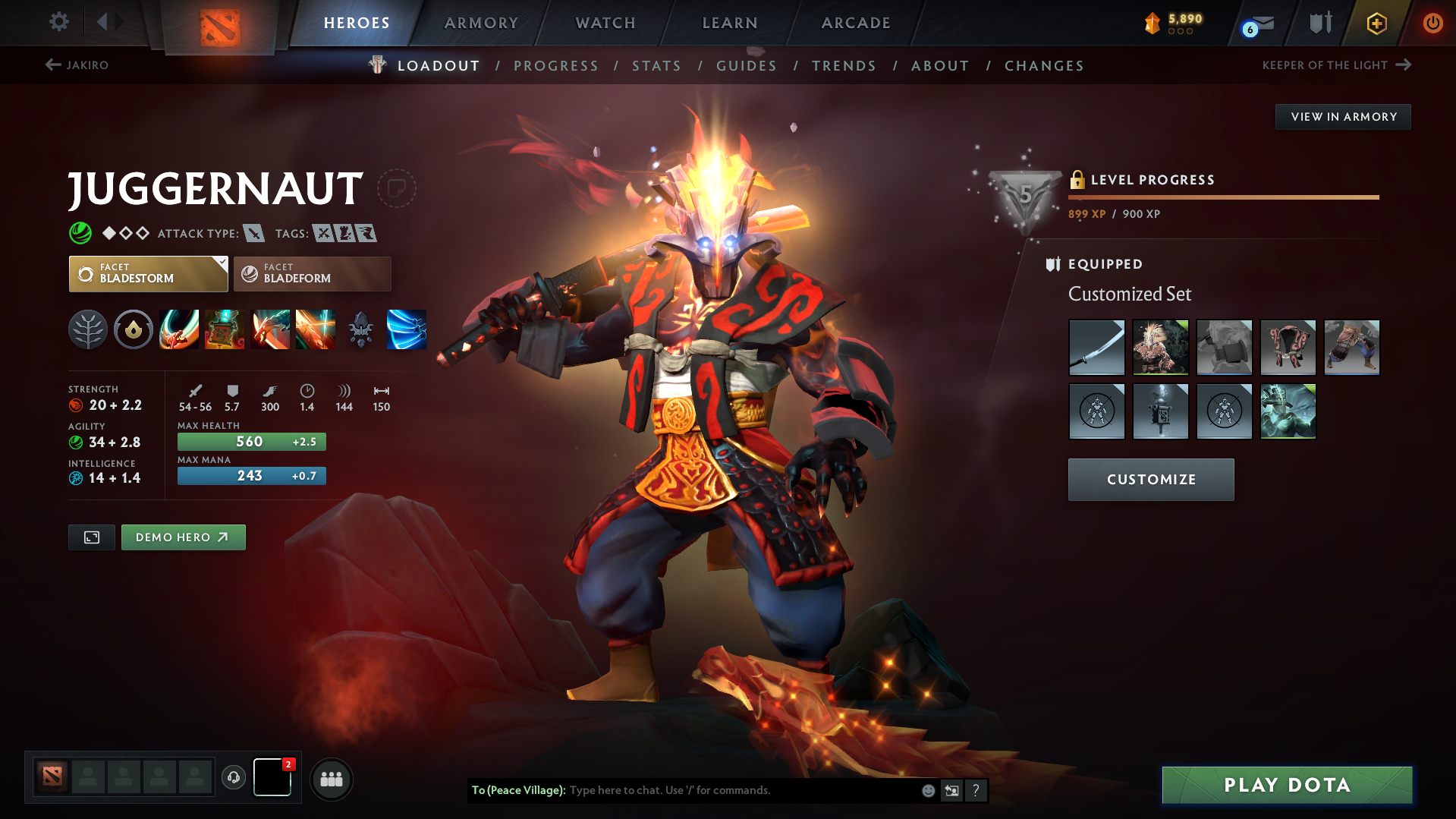Image resolution: width=1456 pixels, height=819 pixels.
Task: Click the power/disconnect icon
Action: [x=1432, y=24]
